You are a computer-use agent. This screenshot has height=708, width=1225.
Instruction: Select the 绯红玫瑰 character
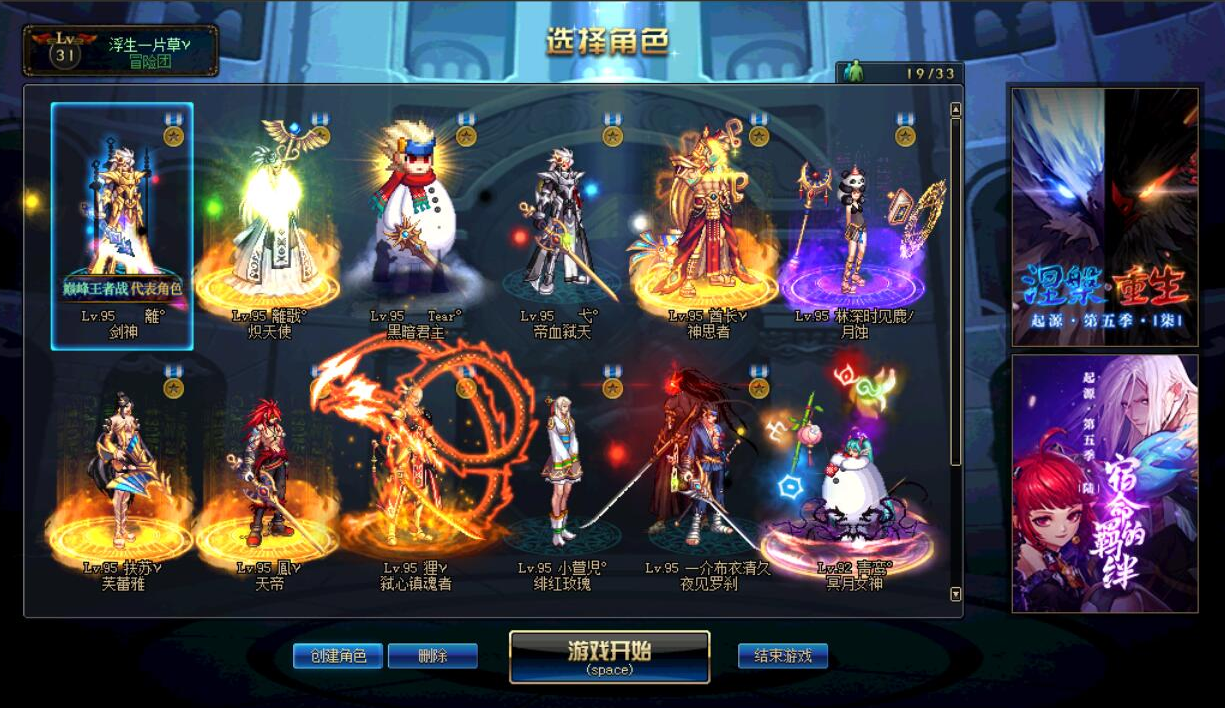561,478
